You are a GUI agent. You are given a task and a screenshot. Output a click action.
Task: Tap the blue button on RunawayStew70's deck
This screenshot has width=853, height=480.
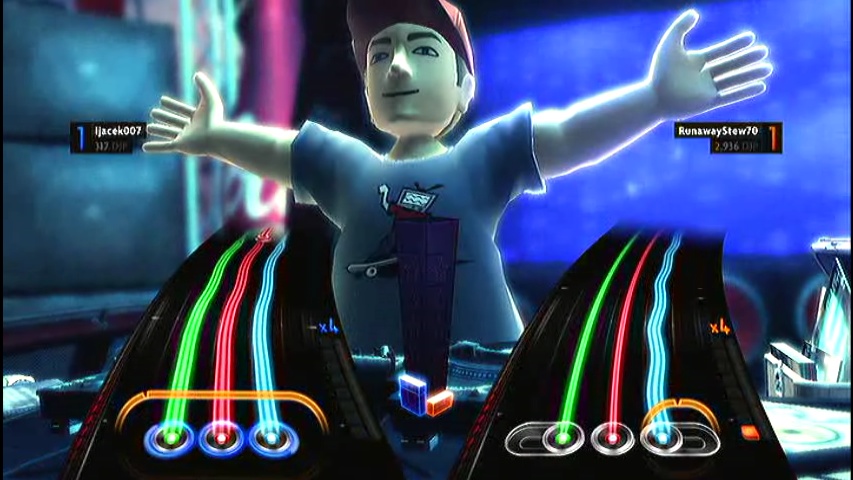[x=661, y=437]
